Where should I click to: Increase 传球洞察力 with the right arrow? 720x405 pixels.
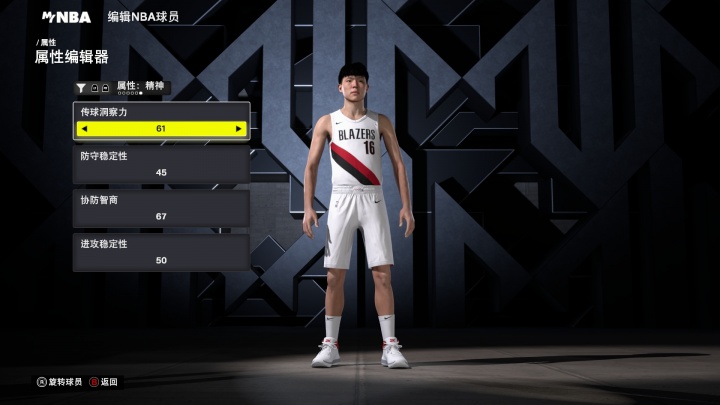(x=238, y=129)
